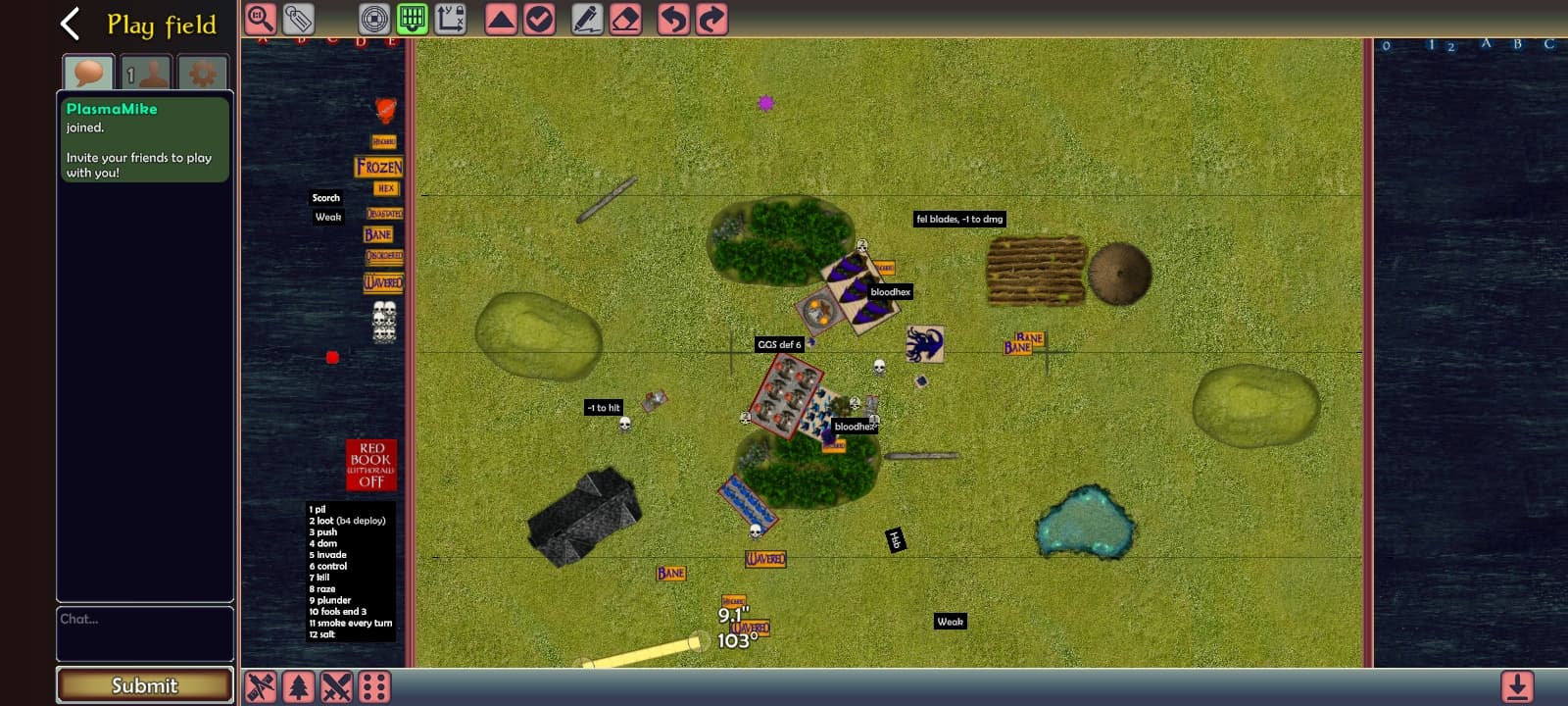Click the checkmark confirm button
This screenshot has width=1568, height=706.
pos(539,19)
